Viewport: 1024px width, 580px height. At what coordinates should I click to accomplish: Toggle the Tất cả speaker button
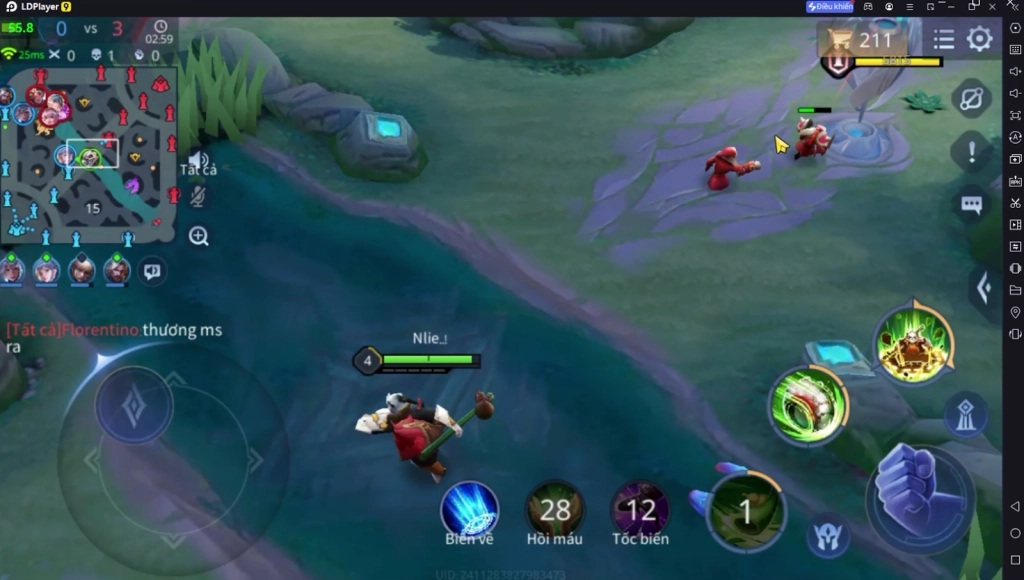pyautogui.click(x=198, y=162)
